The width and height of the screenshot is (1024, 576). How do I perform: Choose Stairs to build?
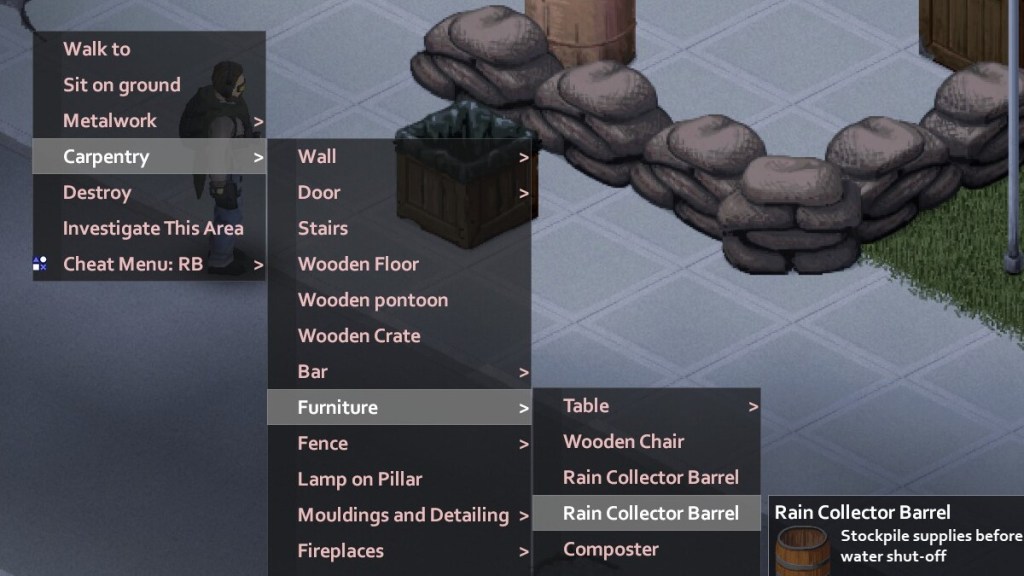coord(323,229)
